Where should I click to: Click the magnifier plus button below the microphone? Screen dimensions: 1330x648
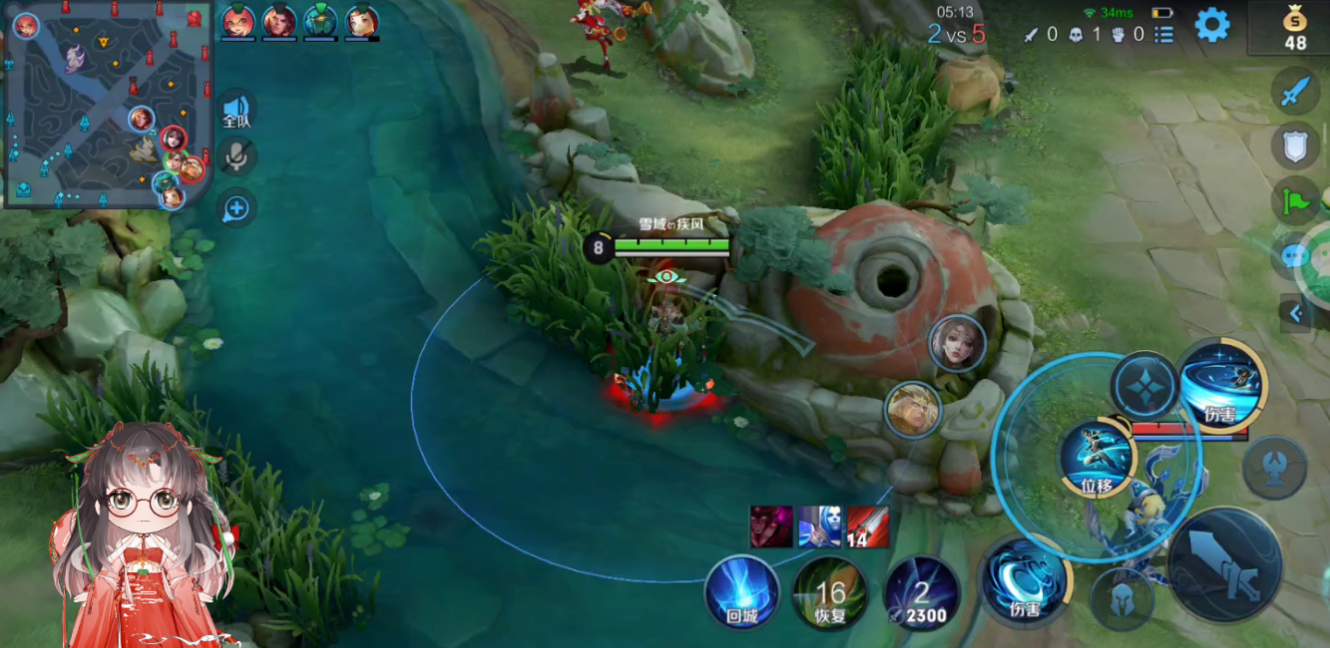tap(237, 208)
